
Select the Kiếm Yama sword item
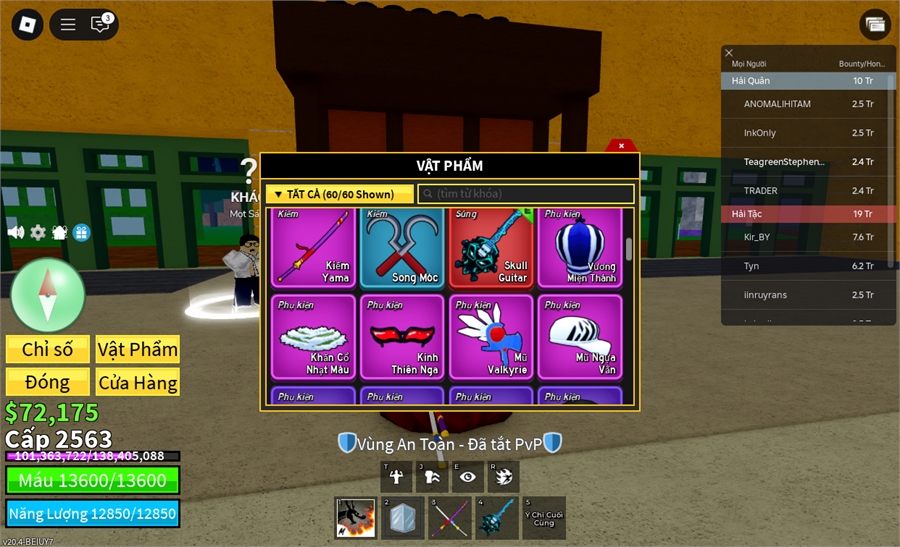point(314,247)
